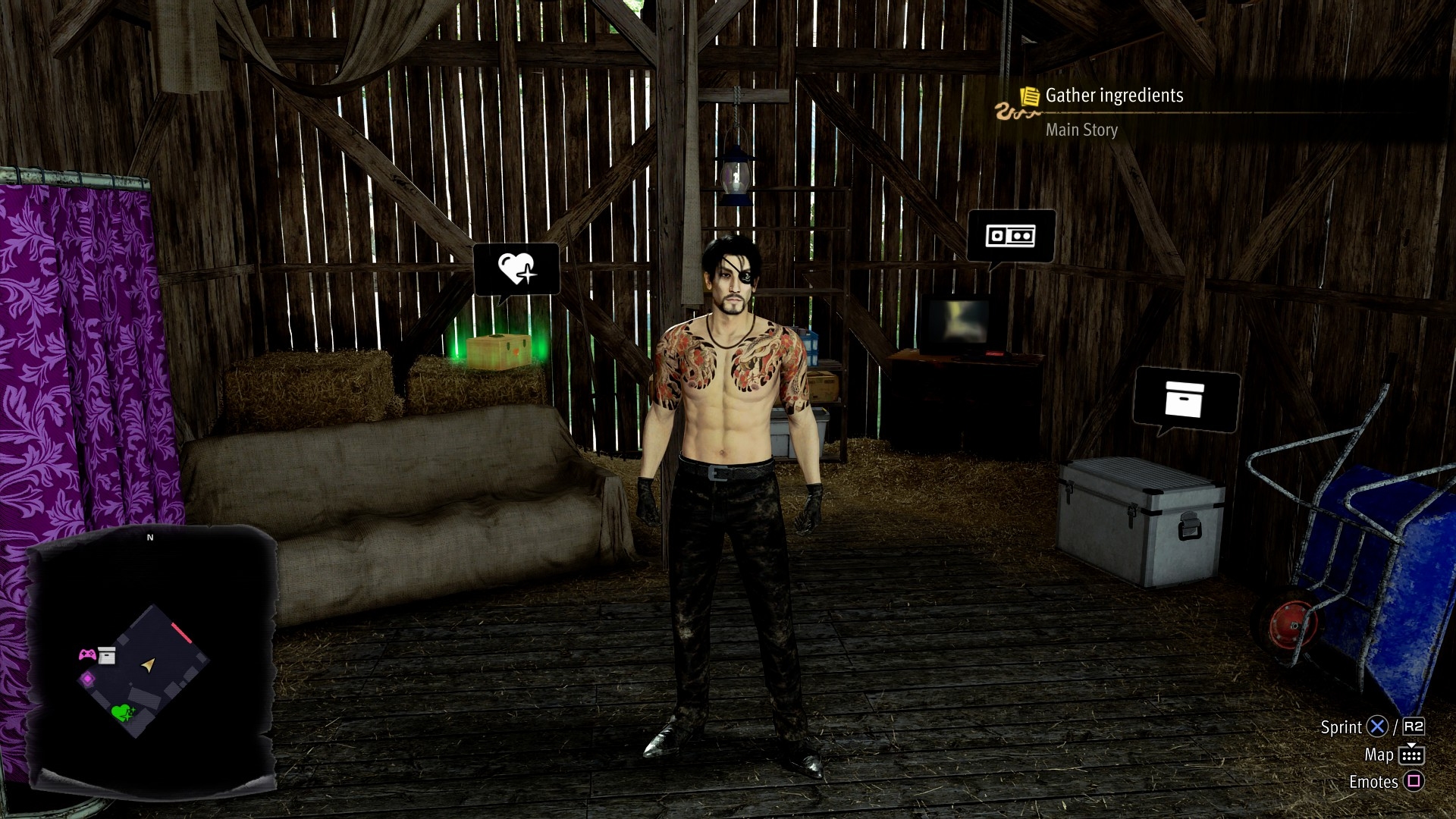Click the cassette tape speech bubble icon

coord(1010,236)
